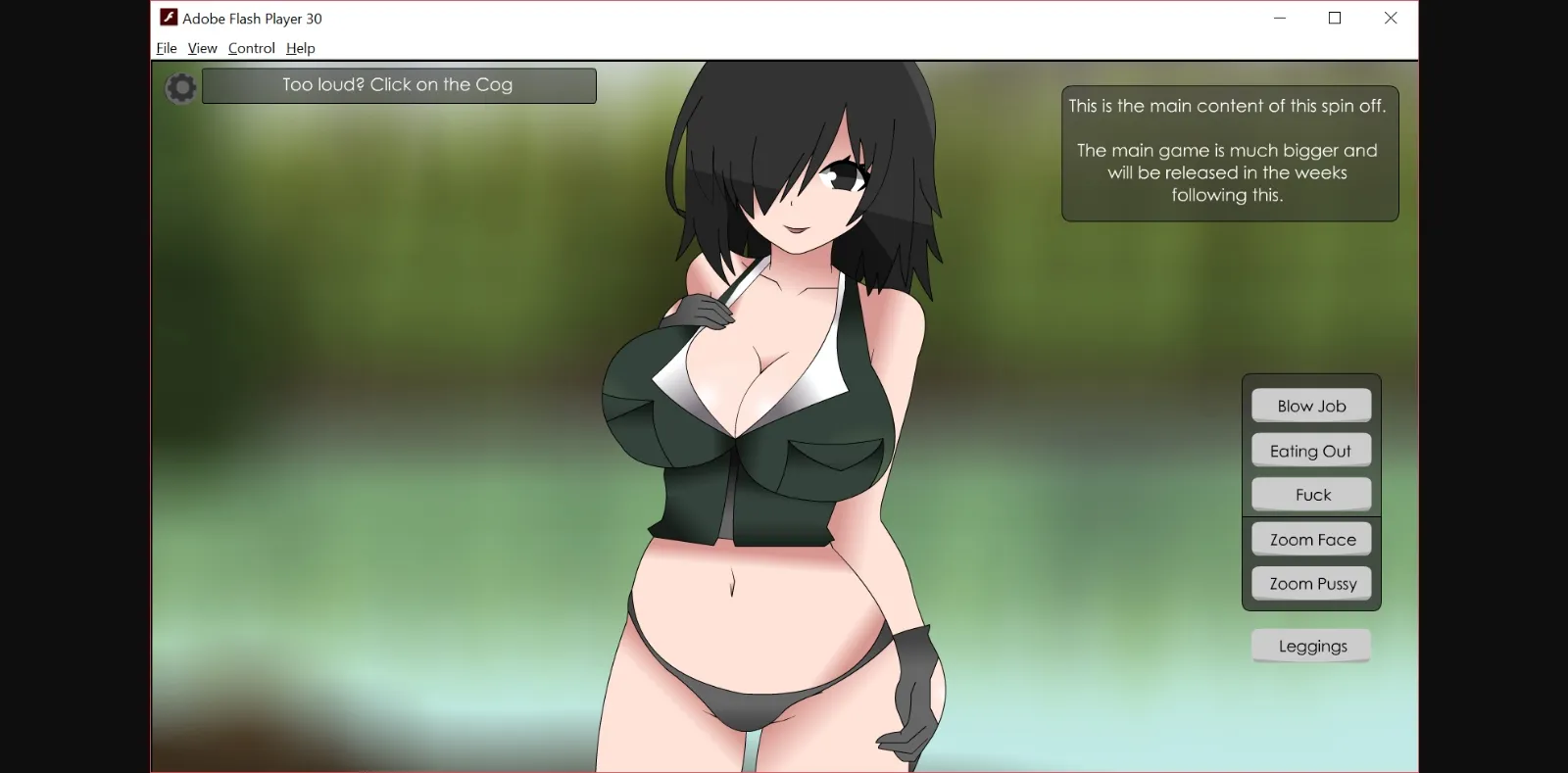The height and width of the screenshot is (773, 1568).
Task: Select the Blow Job action
Action: tap(1310, 405)
